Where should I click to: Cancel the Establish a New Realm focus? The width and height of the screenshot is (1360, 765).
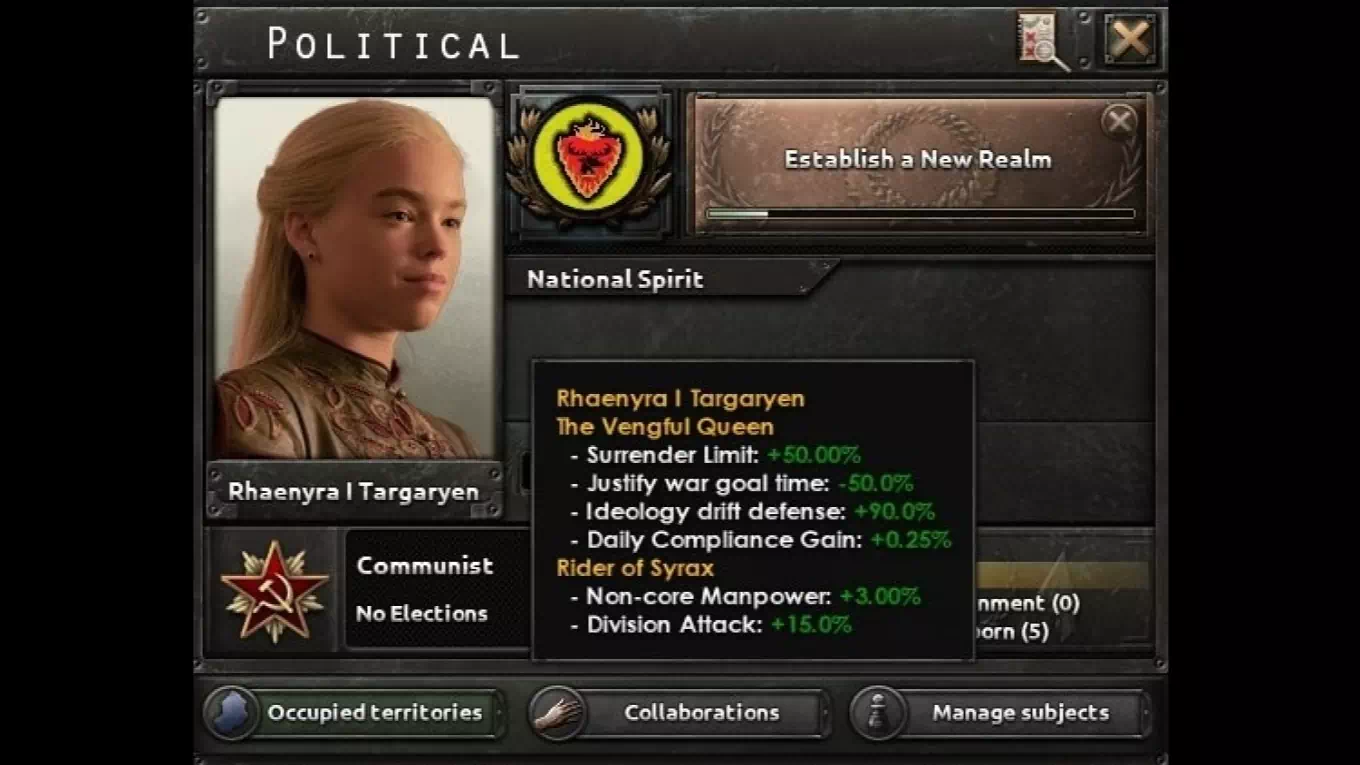pos(1119,122)
